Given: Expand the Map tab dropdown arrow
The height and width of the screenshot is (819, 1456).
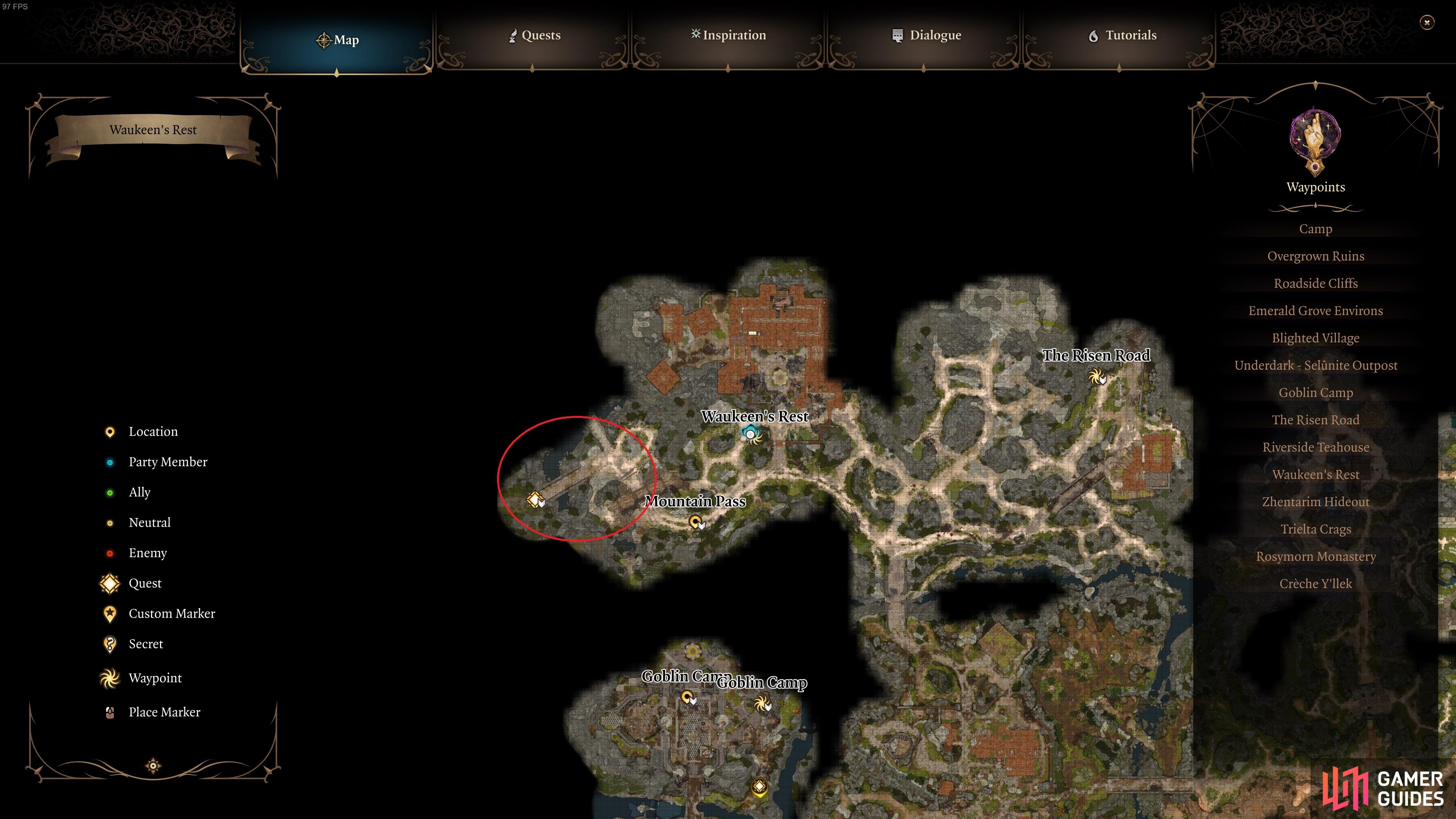Looking at the screenshot, I should 337,72.
